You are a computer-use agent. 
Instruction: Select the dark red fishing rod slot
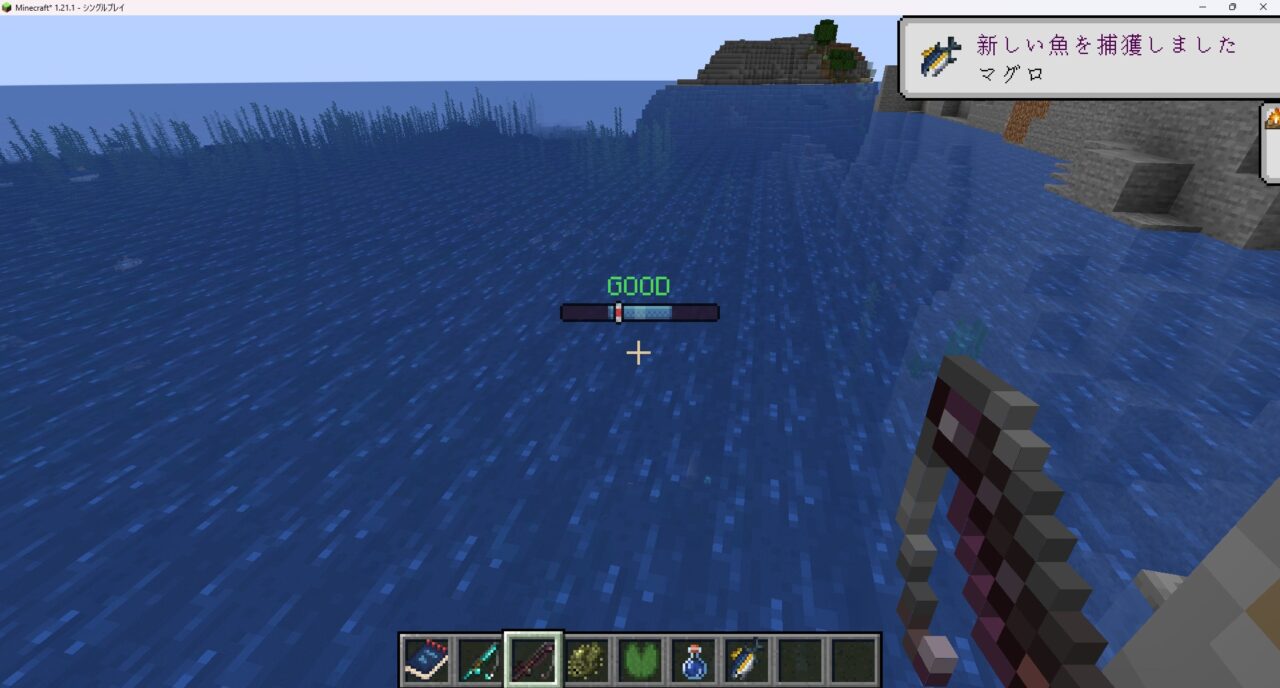[533, 660]
